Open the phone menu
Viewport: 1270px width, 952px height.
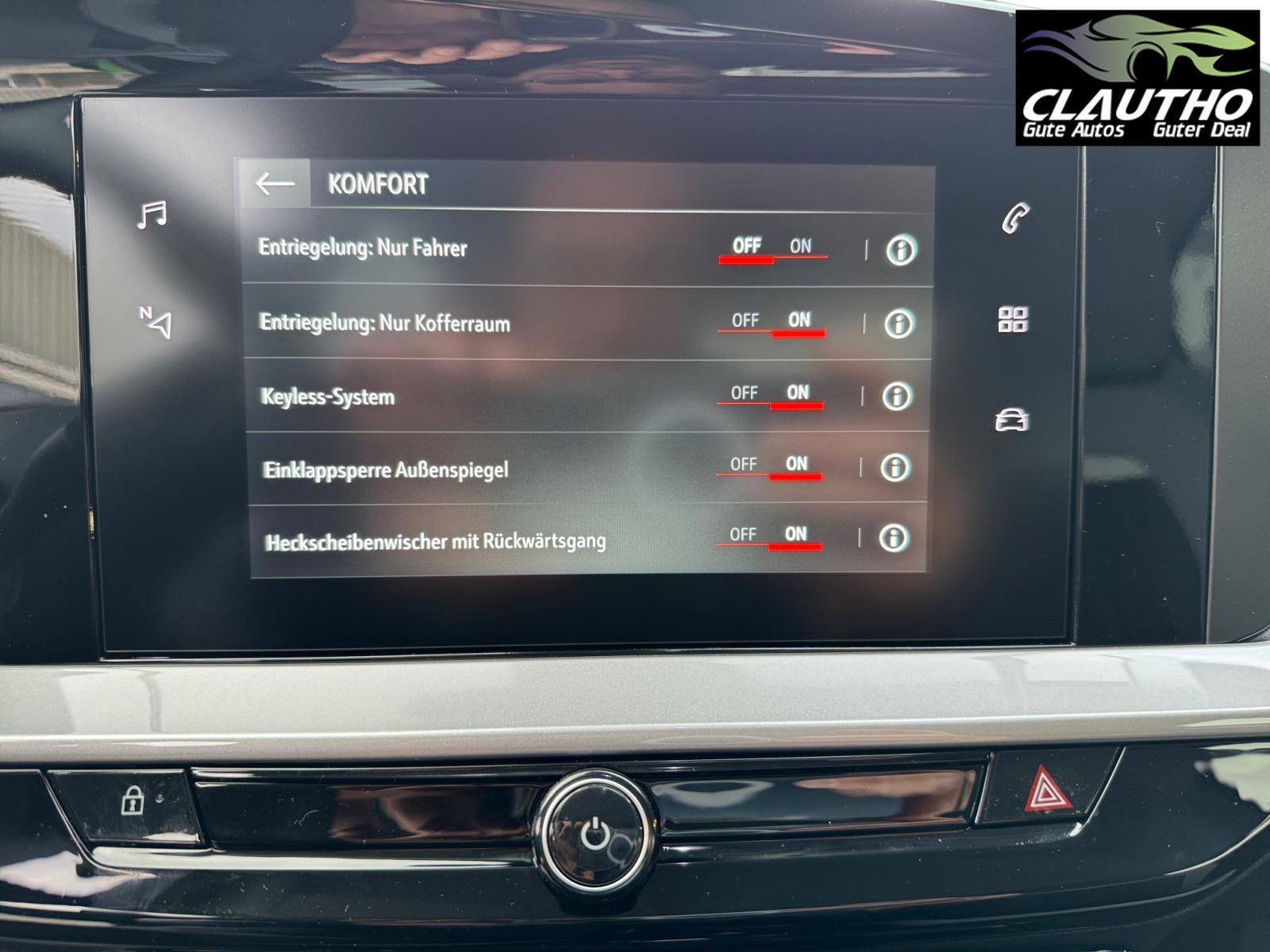tap(1015, 218)
